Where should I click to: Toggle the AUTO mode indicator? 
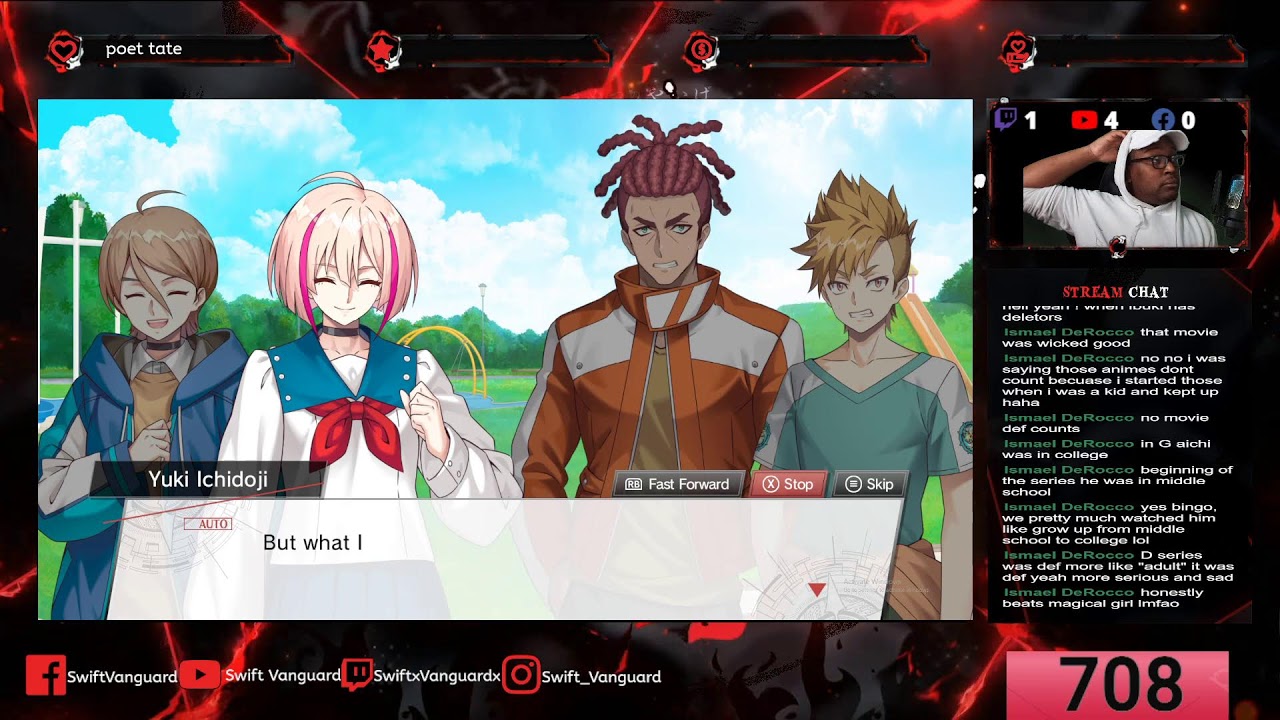point(208,524)
